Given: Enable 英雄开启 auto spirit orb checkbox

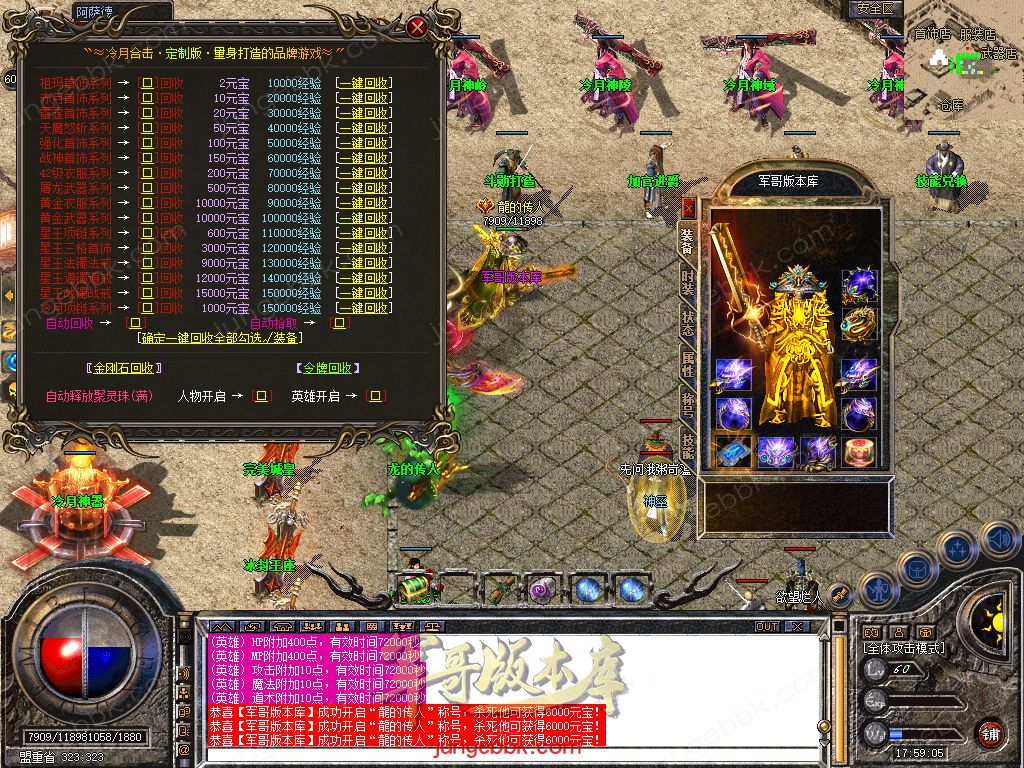Looking at the screenshot, I should coord(375,396).
